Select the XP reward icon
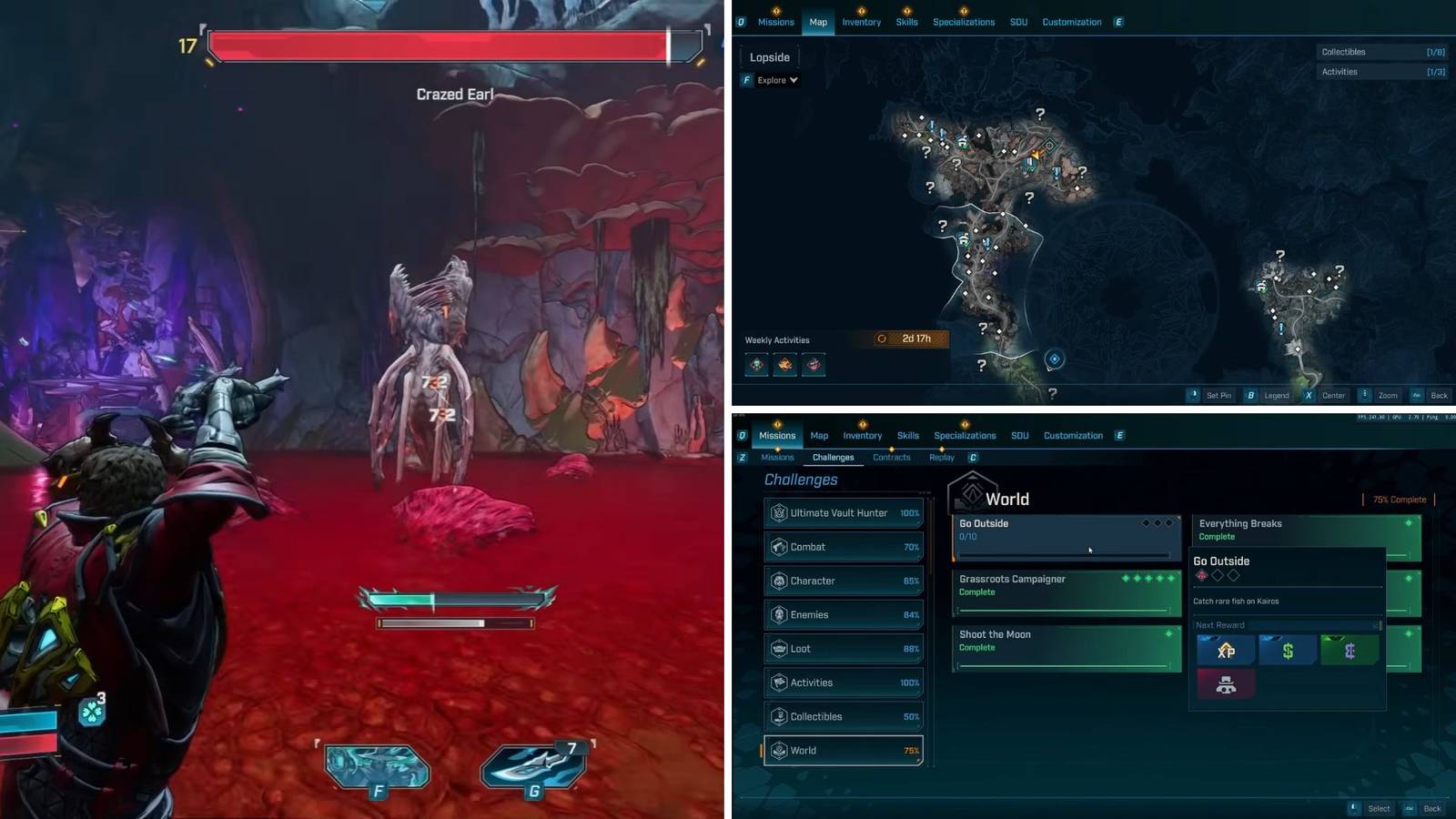The width and height of the screenshot is (1456, 819). click(x=1227, y=649)
